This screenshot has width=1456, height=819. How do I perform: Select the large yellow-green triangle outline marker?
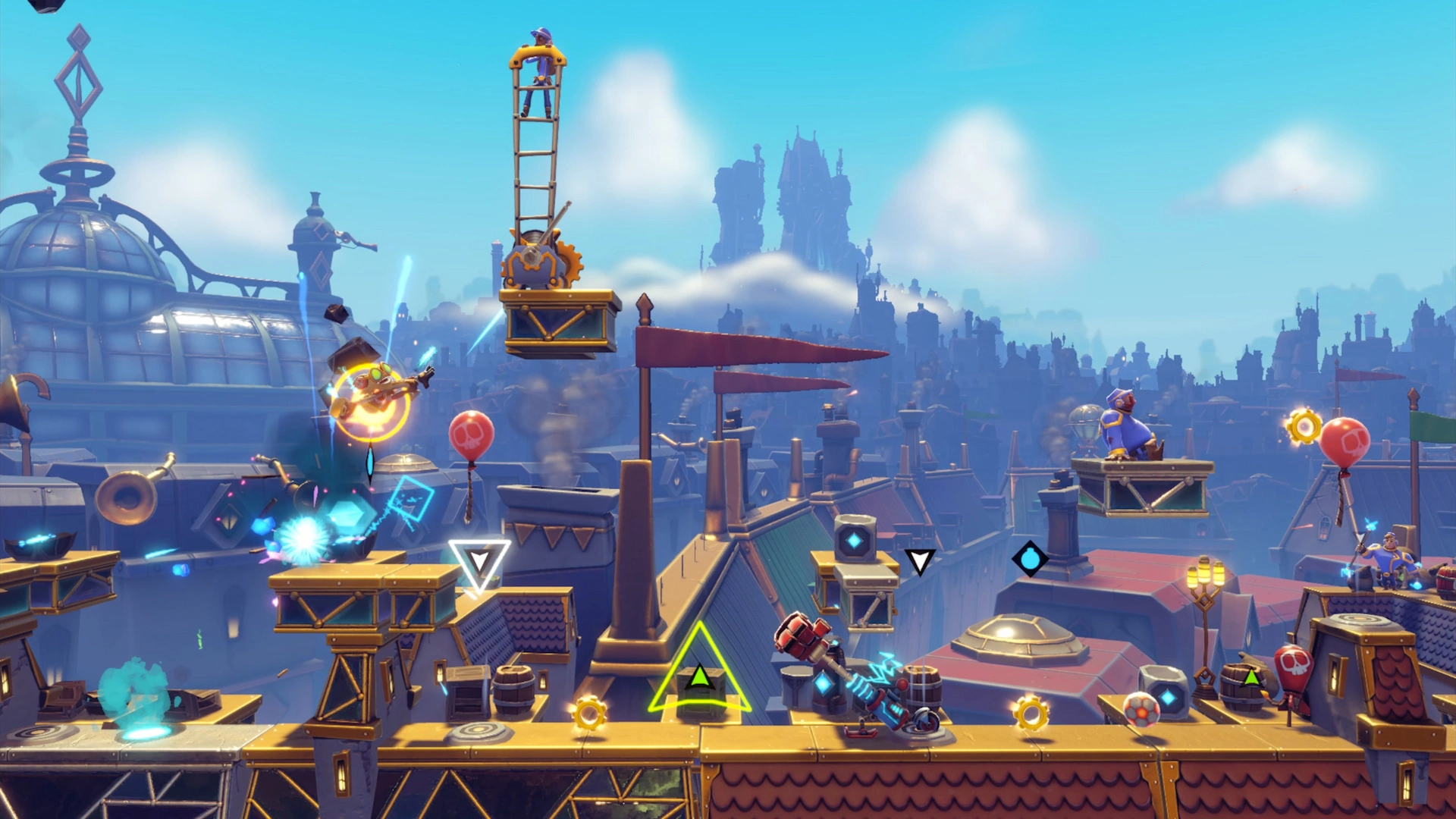[x=700, y=672]
